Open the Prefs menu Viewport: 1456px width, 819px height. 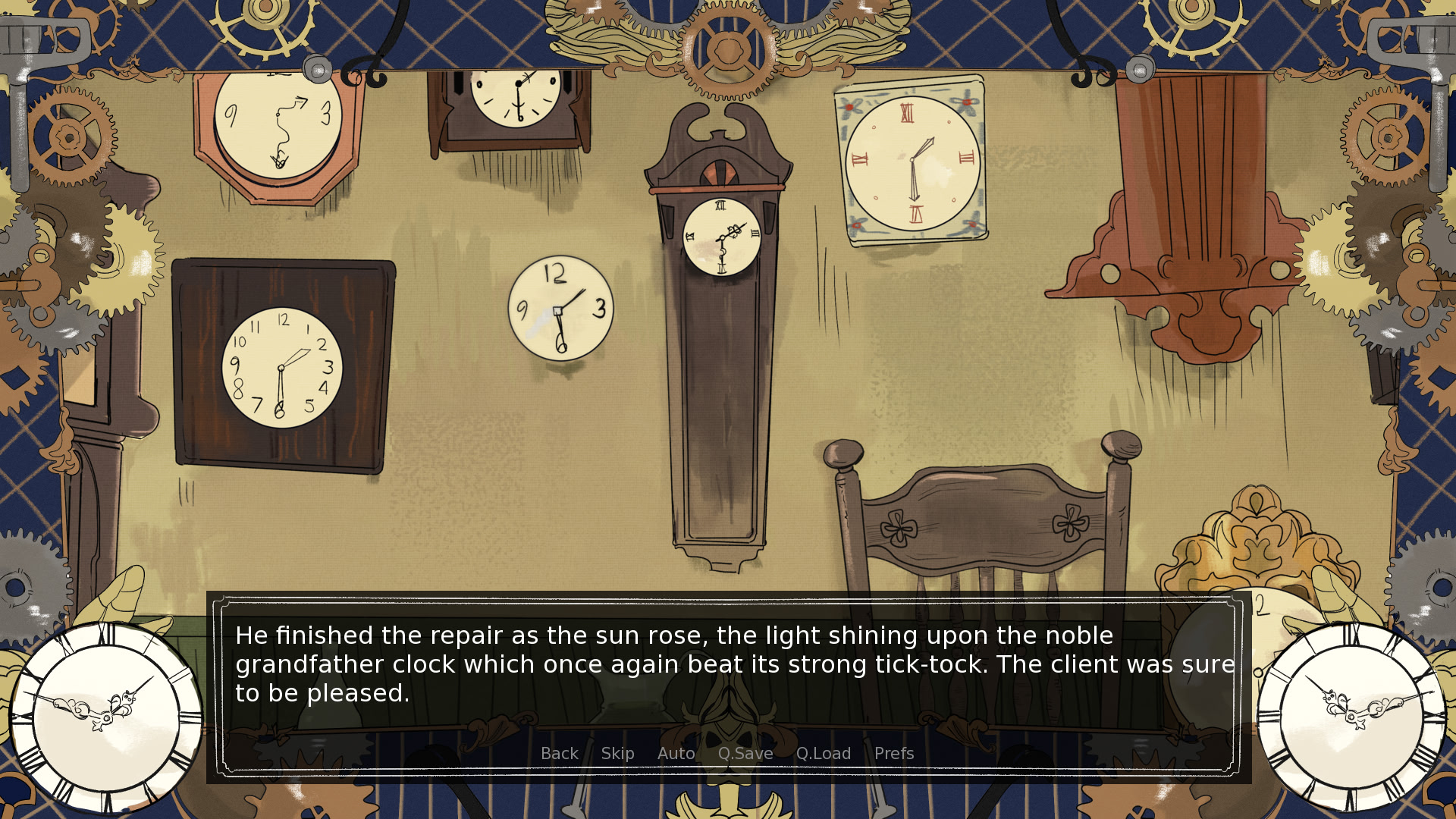coord(894,754)
